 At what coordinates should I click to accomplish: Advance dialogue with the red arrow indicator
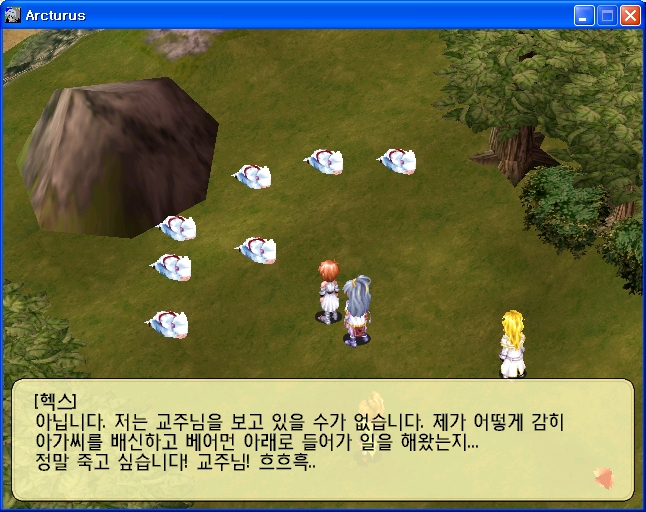click(x=603, y=478)
